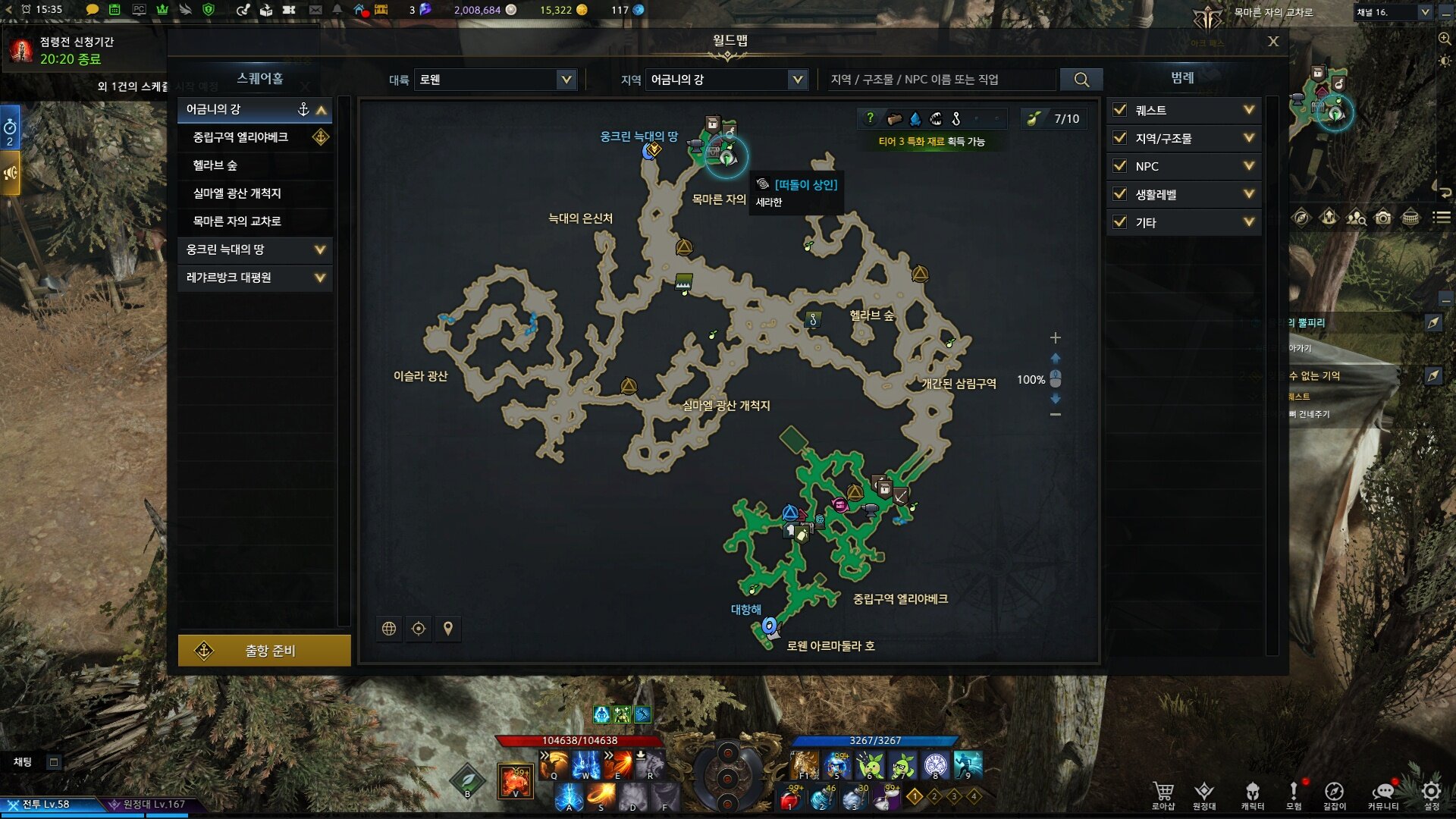This screenshot has height=819, width=1456.
Task: Click the magnifying glass search button
Action: pyautogui.click(x=1081, y=80)
